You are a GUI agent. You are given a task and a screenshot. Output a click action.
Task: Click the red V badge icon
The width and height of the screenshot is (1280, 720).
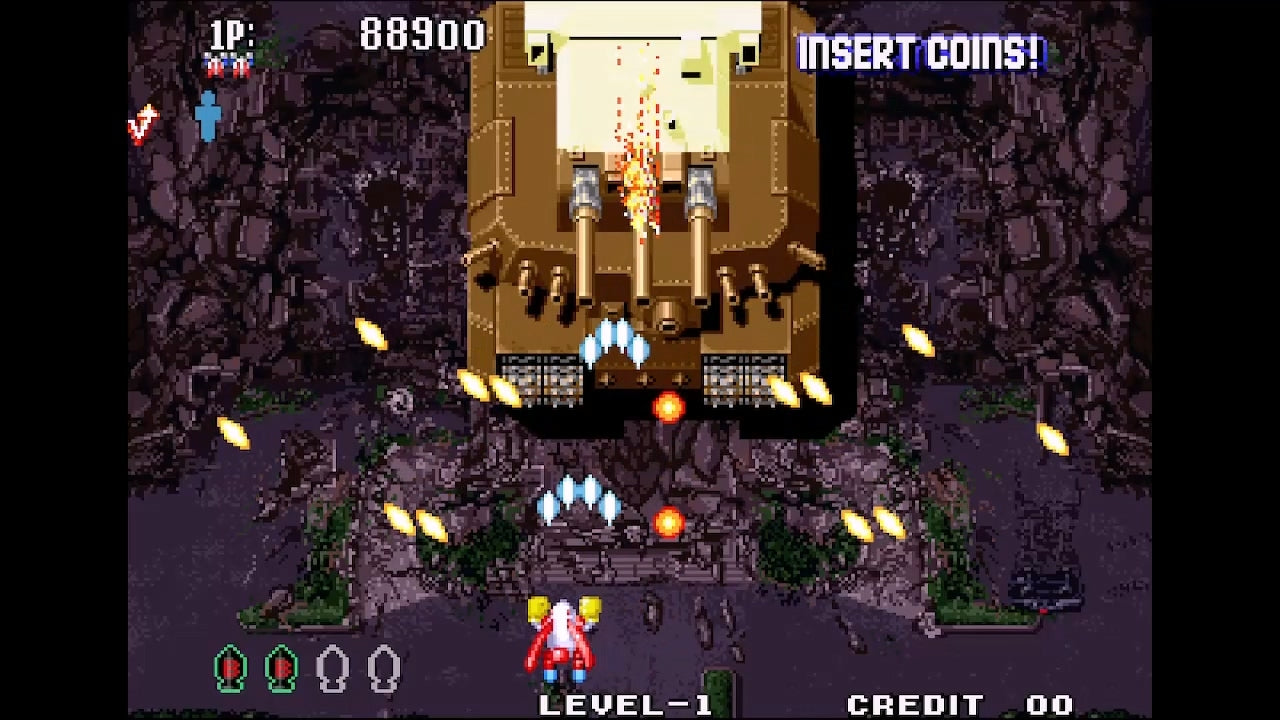(x=143, y=125)
